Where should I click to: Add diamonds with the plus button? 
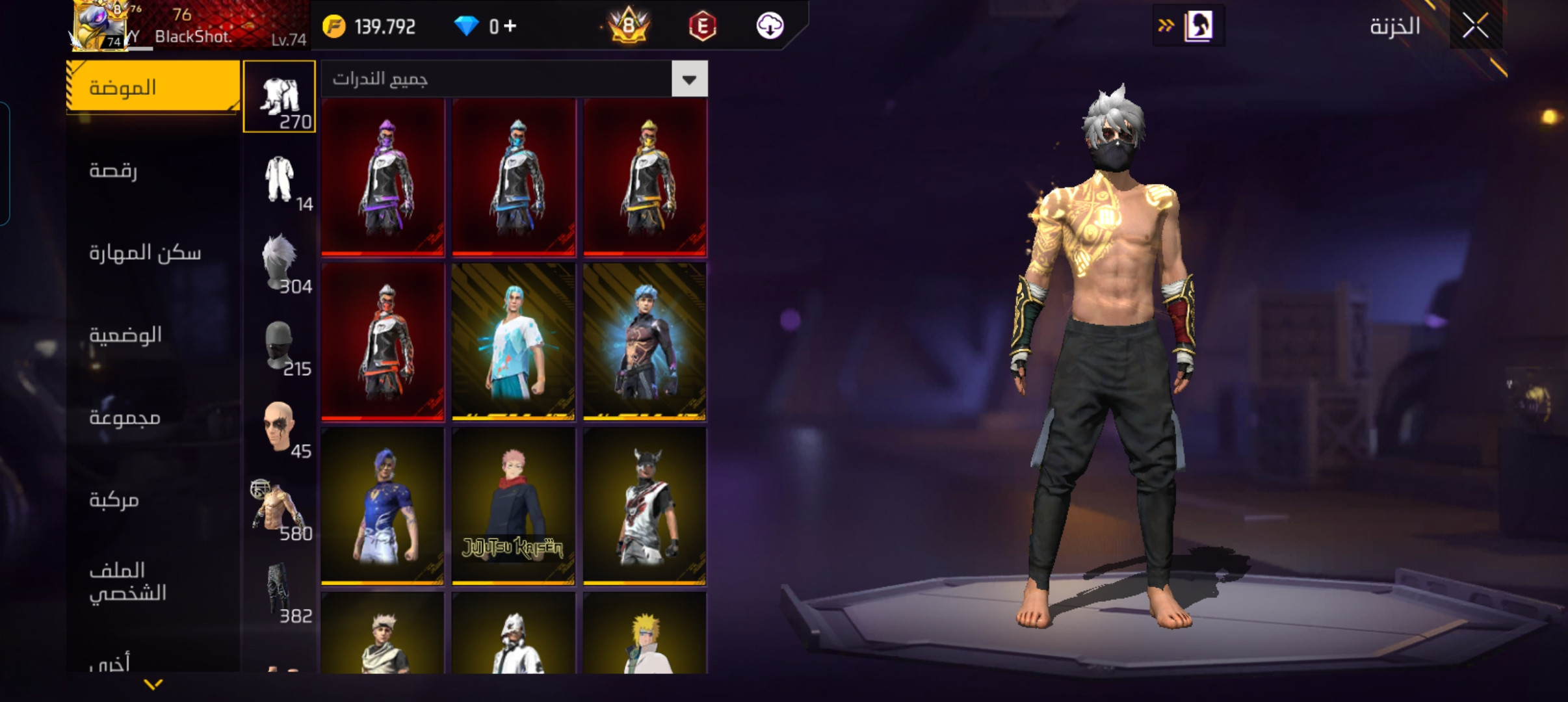click(x=510, y=26)
